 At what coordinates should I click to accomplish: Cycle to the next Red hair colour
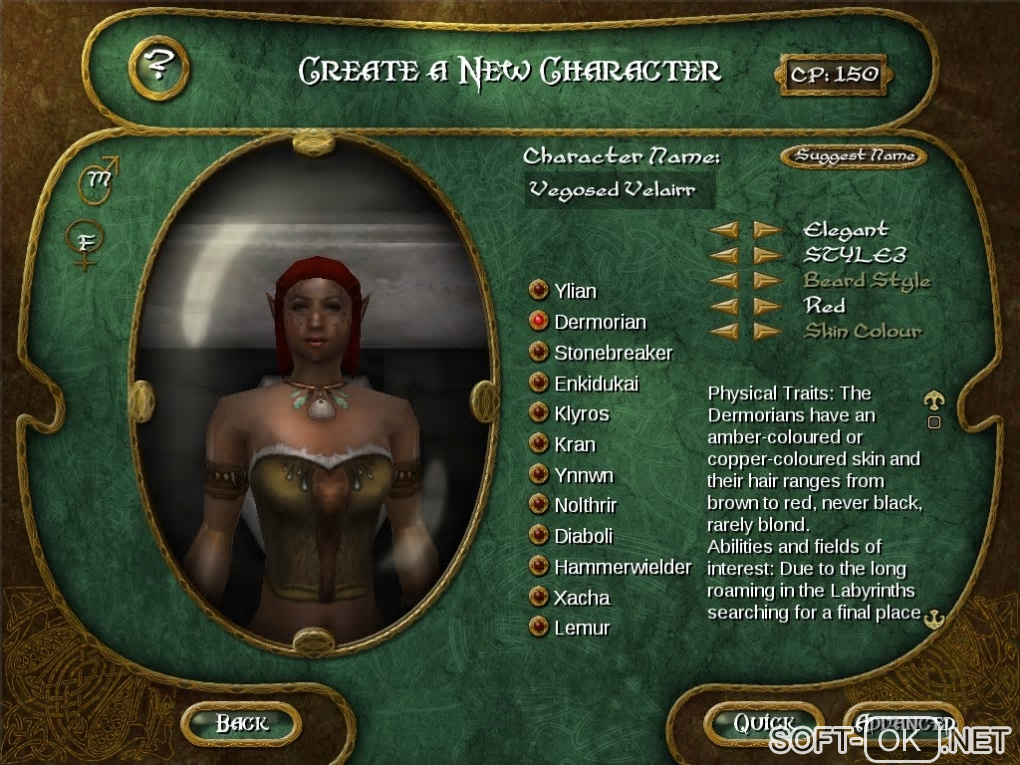tap(767, 306)
